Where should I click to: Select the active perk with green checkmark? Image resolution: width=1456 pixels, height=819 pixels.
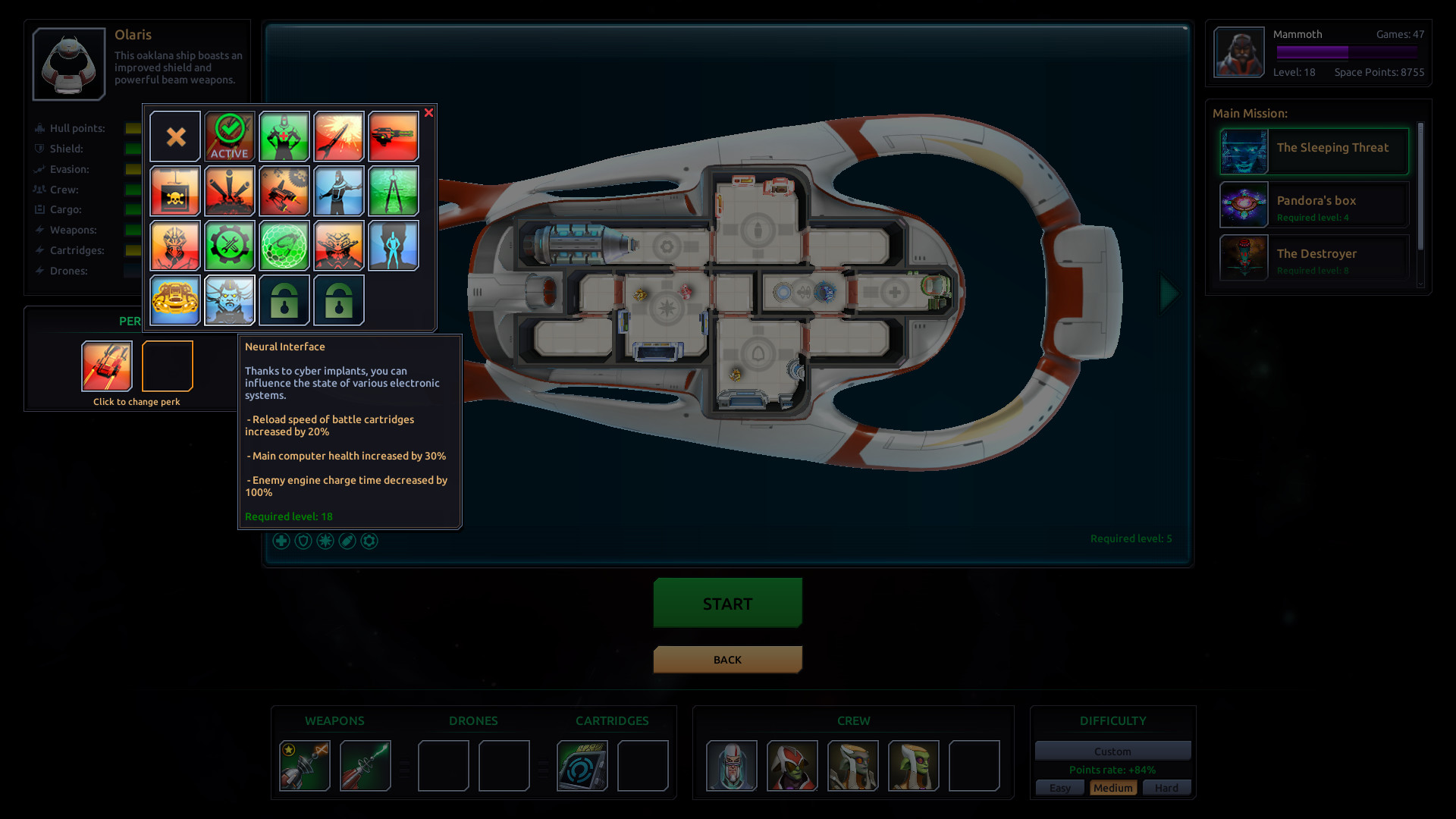[x=230, y=136]
